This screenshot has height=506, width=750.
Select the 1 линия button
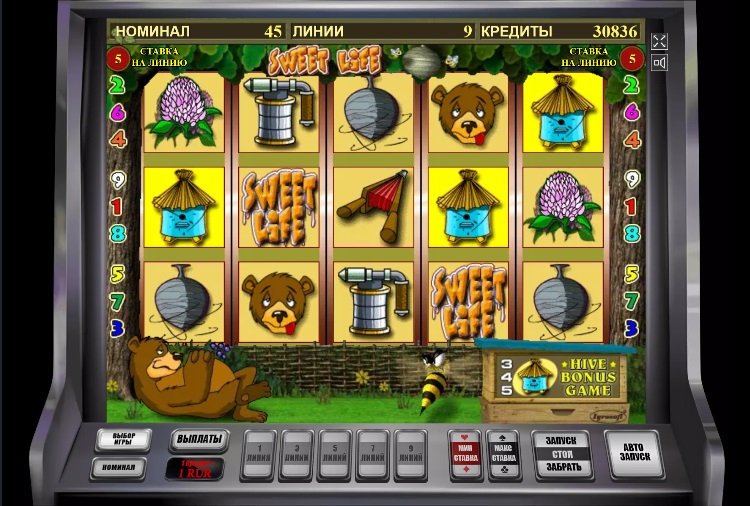259,455
